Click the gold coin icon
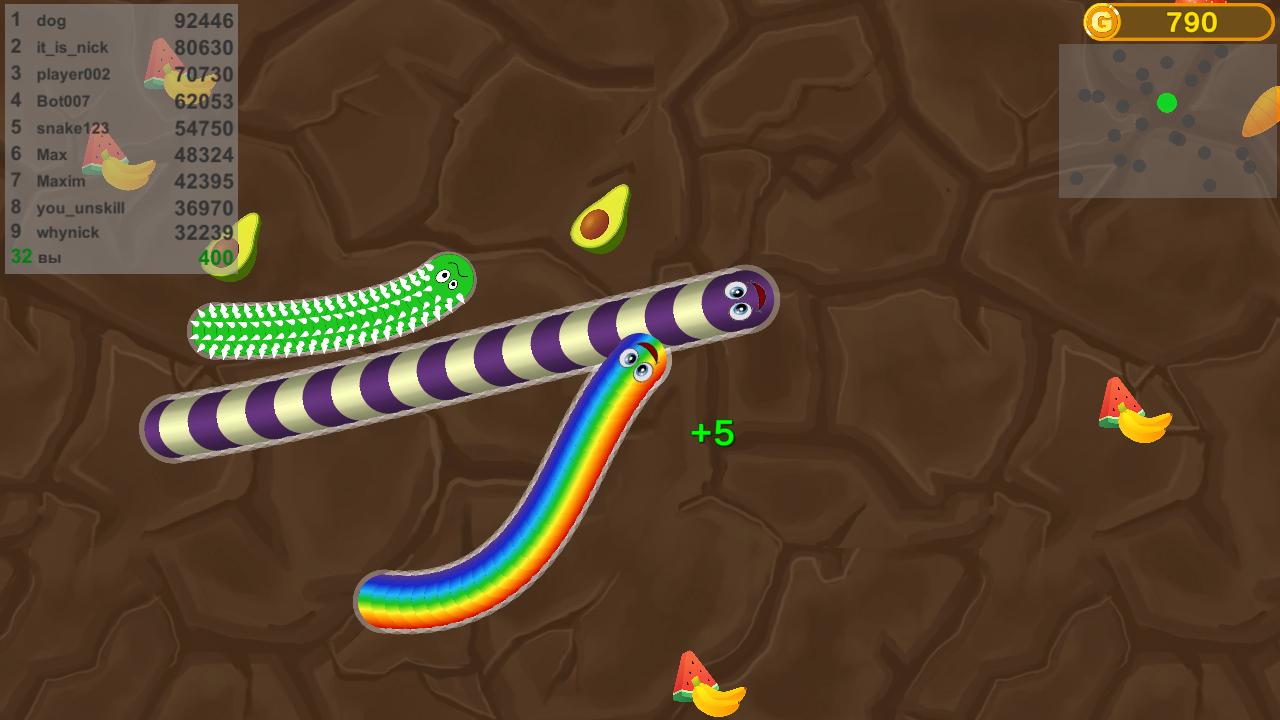 click(x=1103, y=23)
